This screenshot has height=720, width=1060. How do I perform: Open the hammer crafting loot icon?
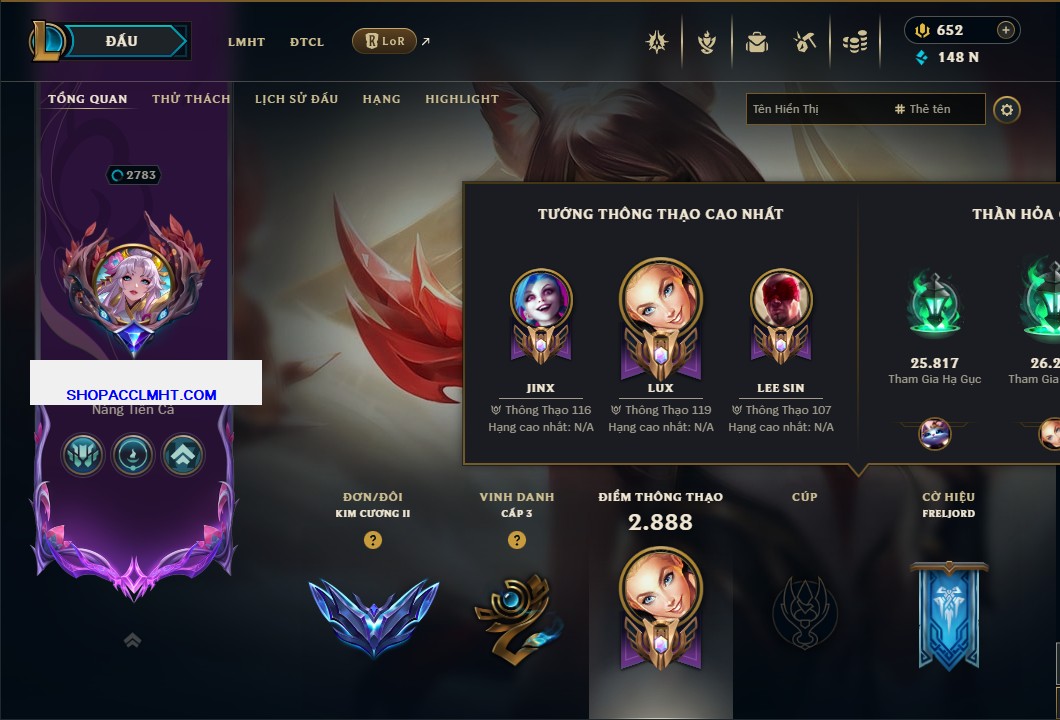[x=805, y=42]
